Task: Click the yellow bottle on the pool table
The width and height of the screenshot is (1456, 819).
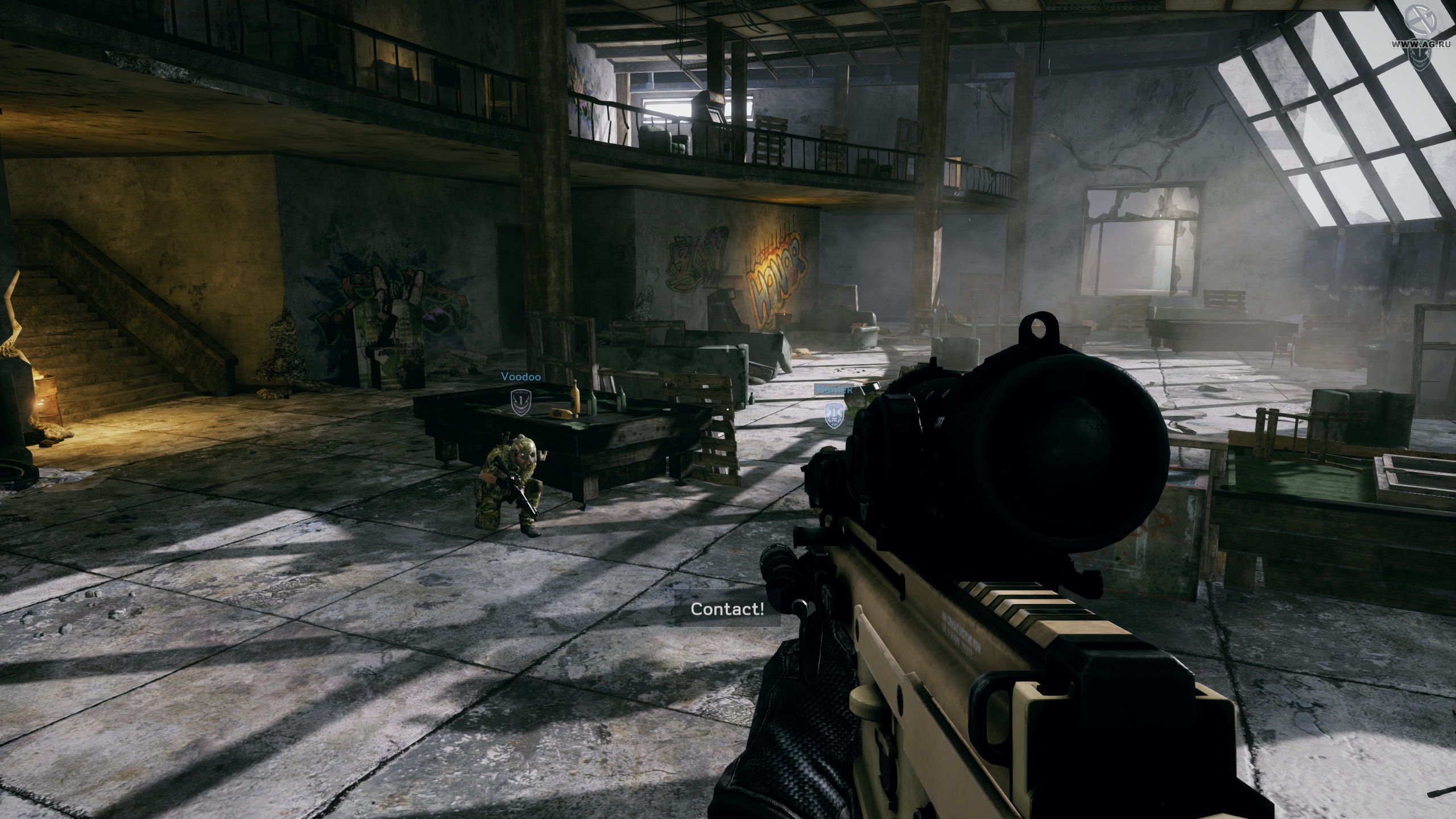Action: pos(574,398)
